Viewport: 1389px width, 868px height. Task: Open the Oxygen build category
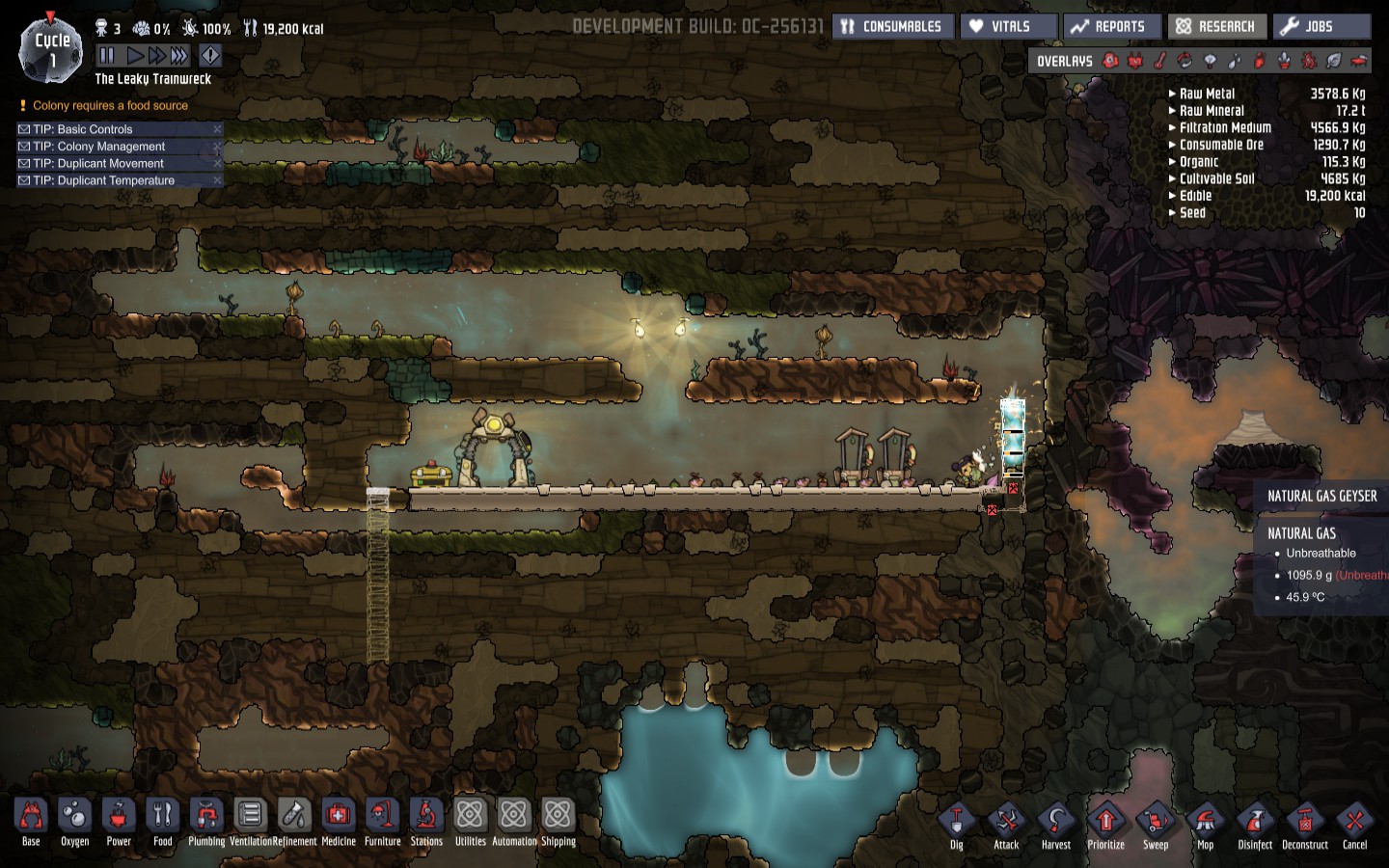click(74, 822)
